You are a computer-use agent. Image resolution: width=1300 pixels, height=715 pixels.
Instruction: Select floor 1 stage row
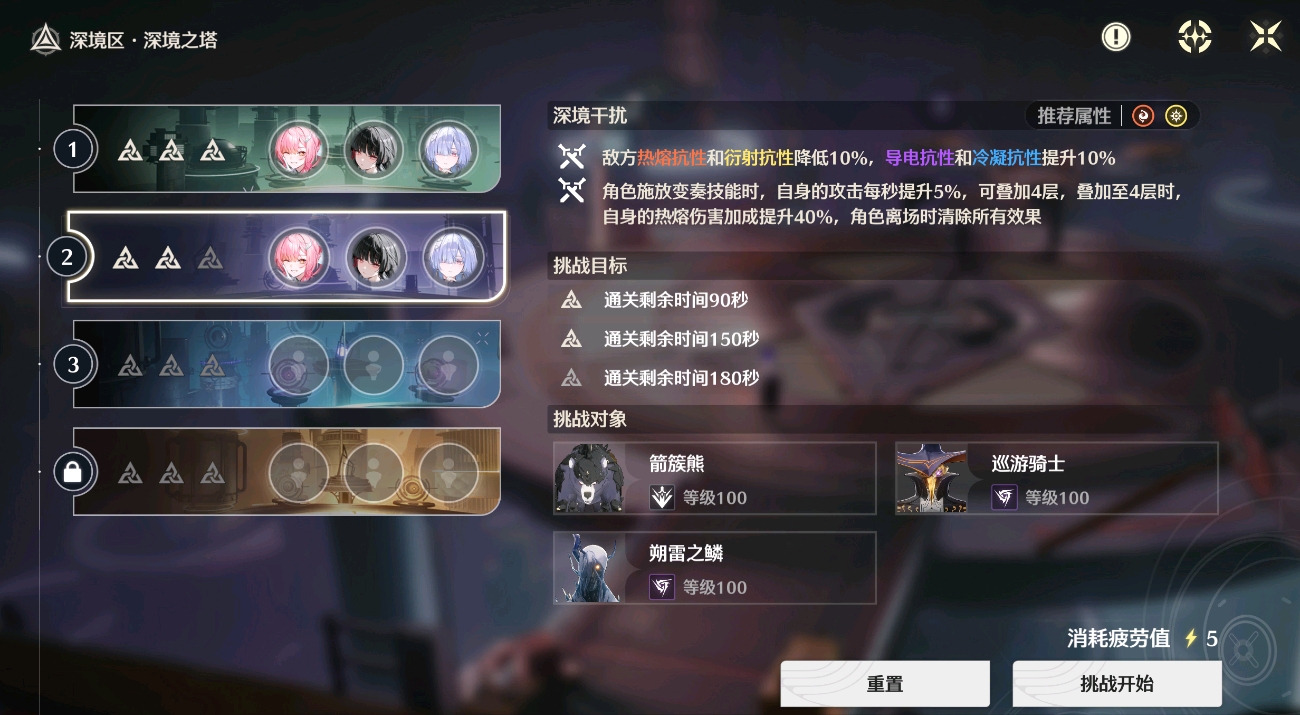(286, 150)
